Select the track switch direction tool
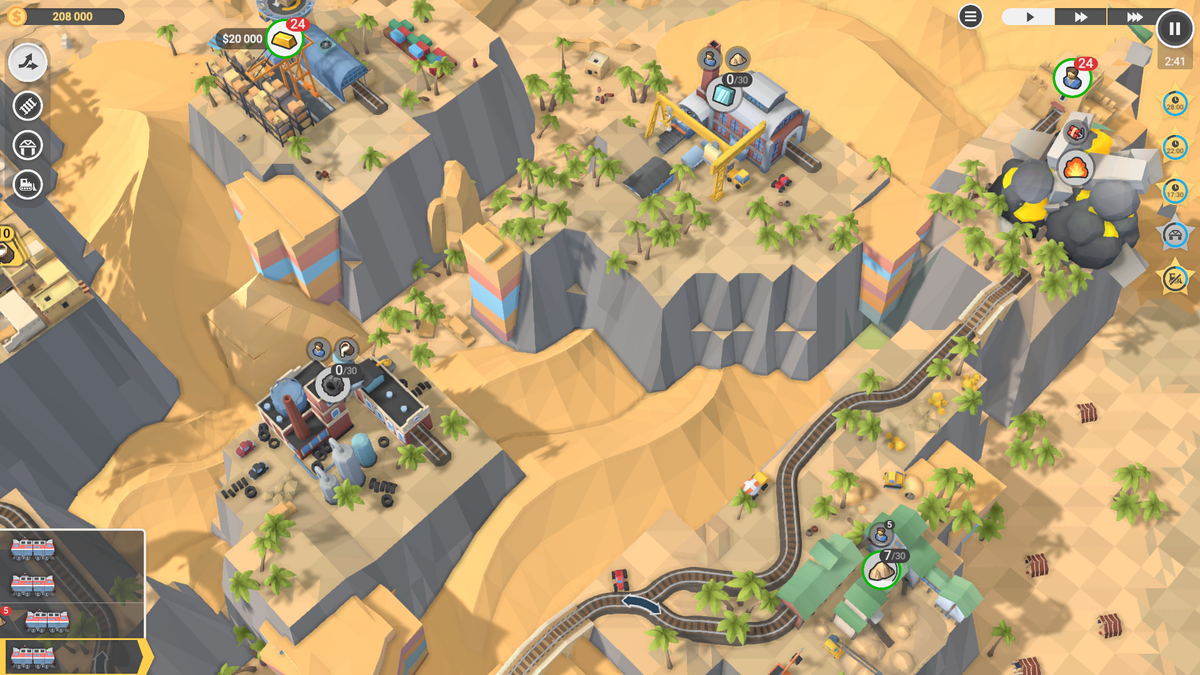 pyautogui.click(x=28, y=63)
